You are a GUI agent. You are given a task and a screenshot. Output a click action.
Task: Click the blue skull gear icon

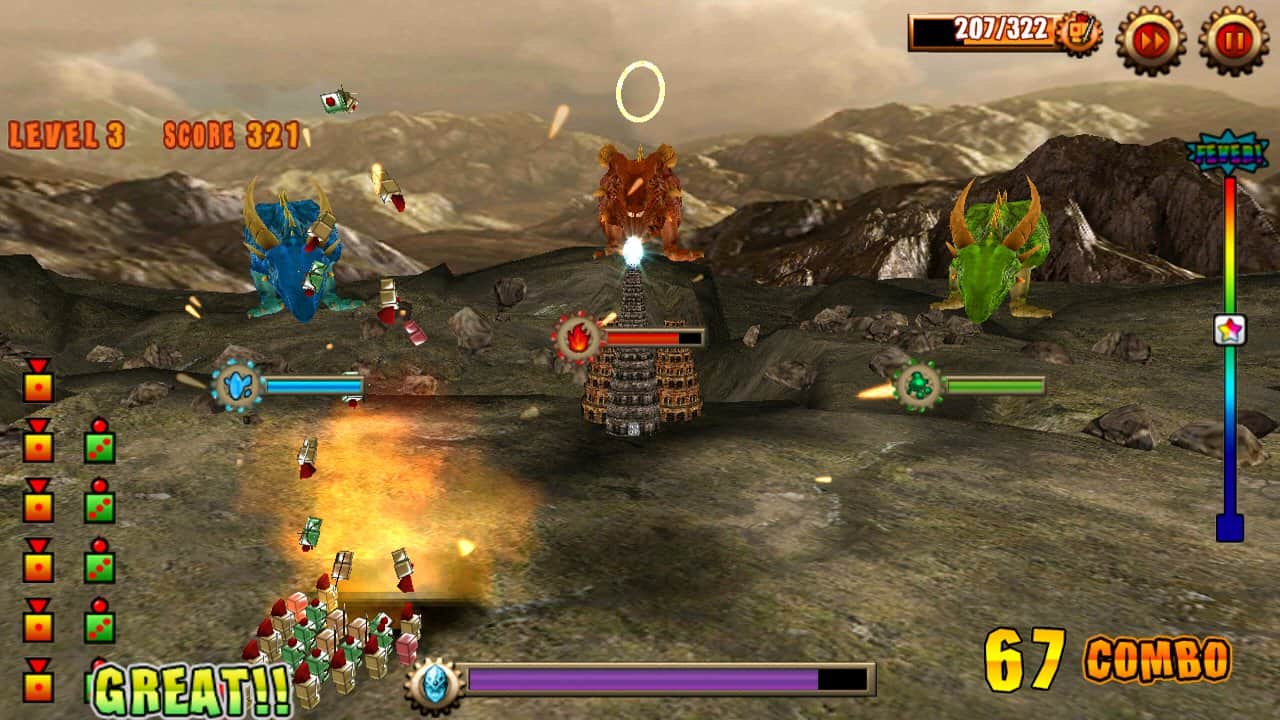click(434, 684)
